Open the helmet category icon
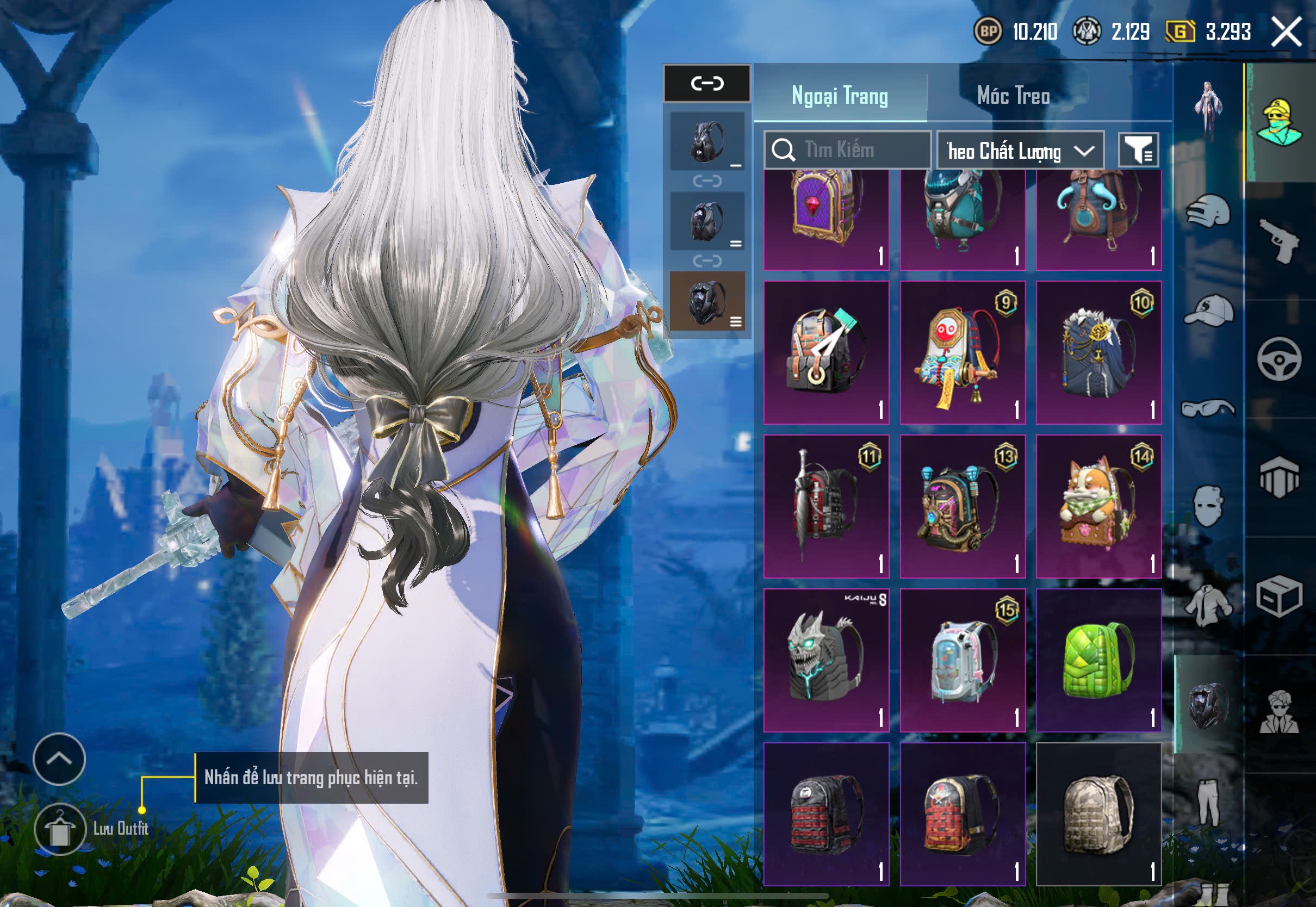This screenshot has height=907, width=1316. [x=1208, y=211]
